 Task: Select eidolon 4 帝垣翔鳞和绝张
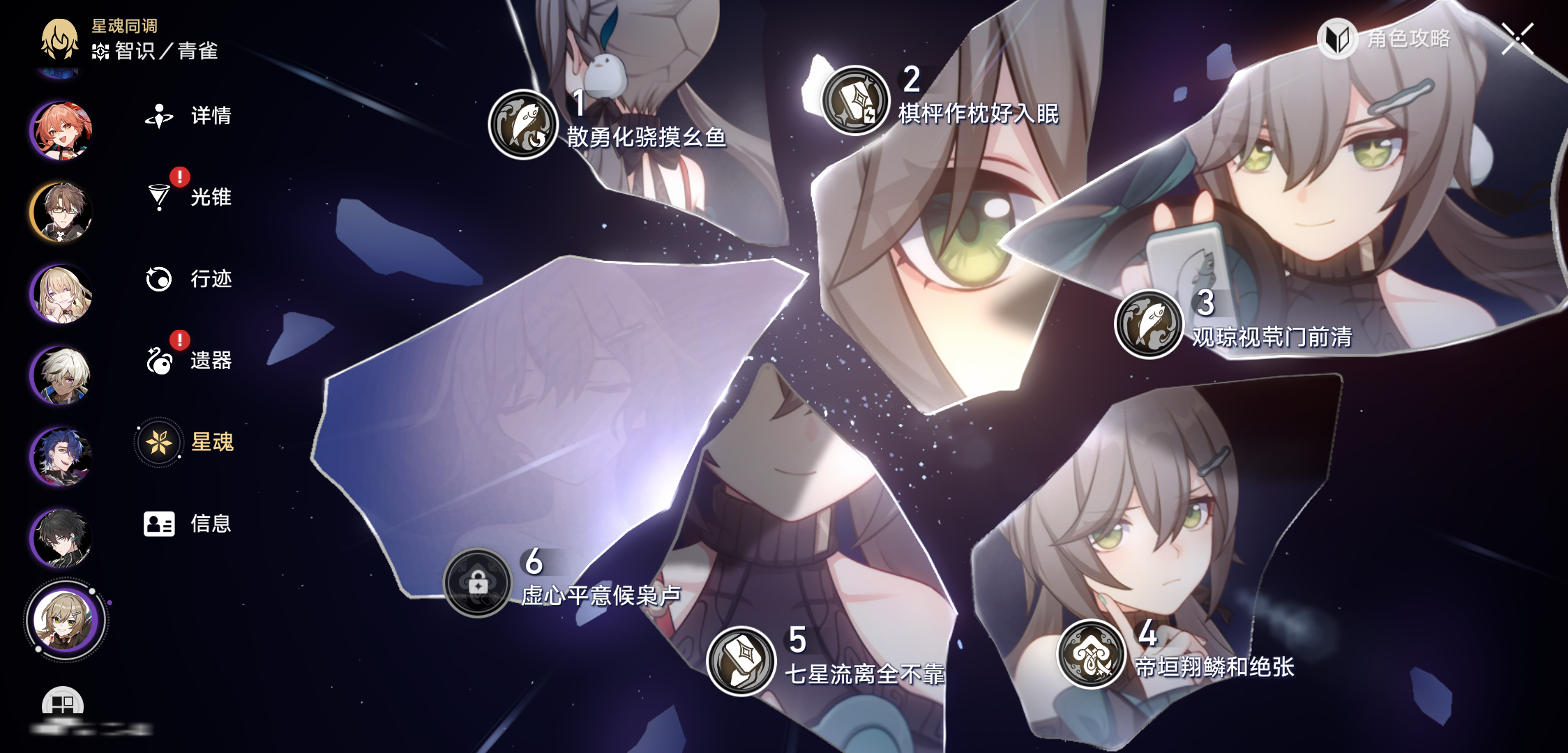[1092, 654]
